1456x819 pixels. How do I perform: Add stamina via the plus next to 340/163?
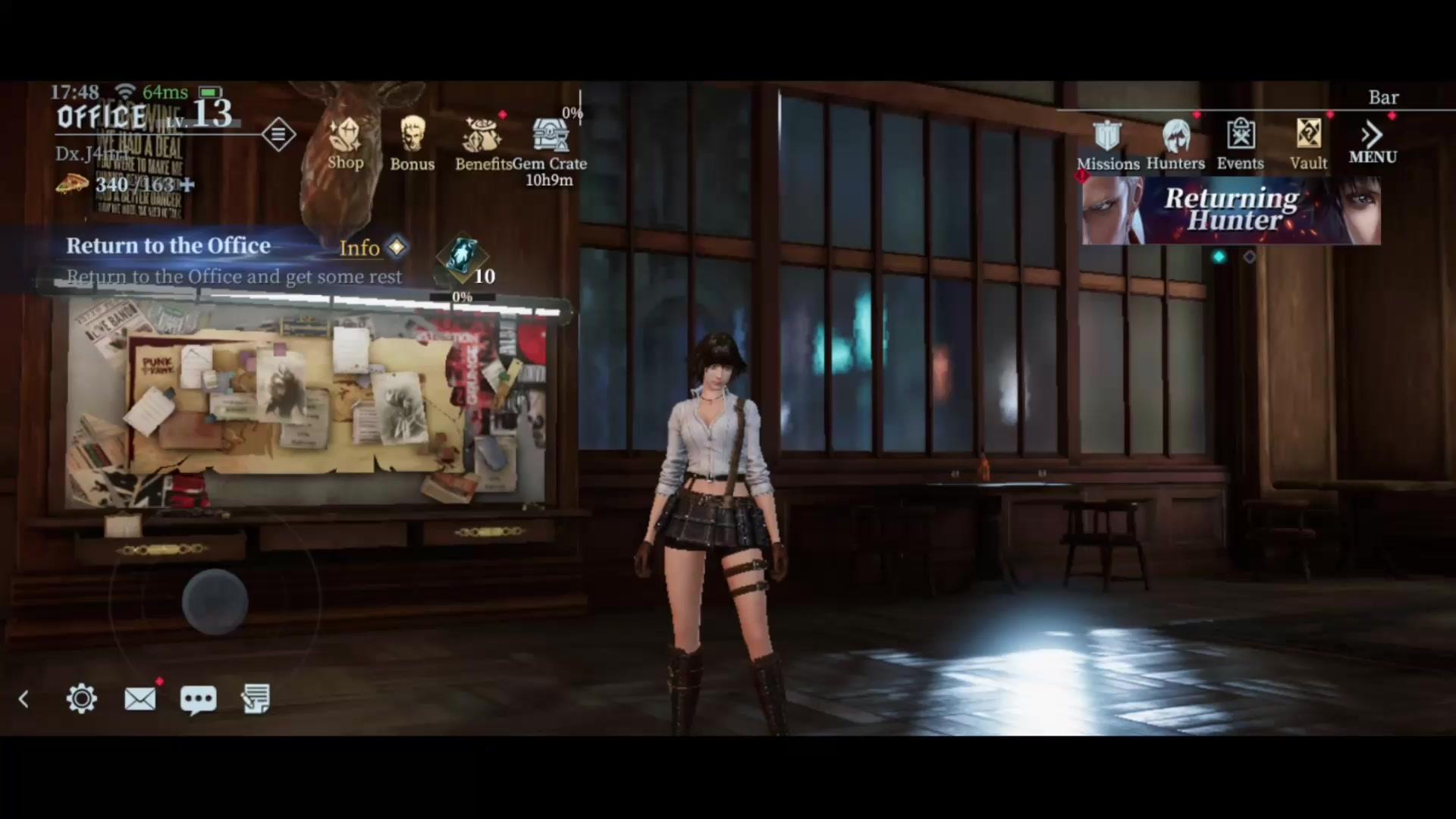click(x=187, y=184)
